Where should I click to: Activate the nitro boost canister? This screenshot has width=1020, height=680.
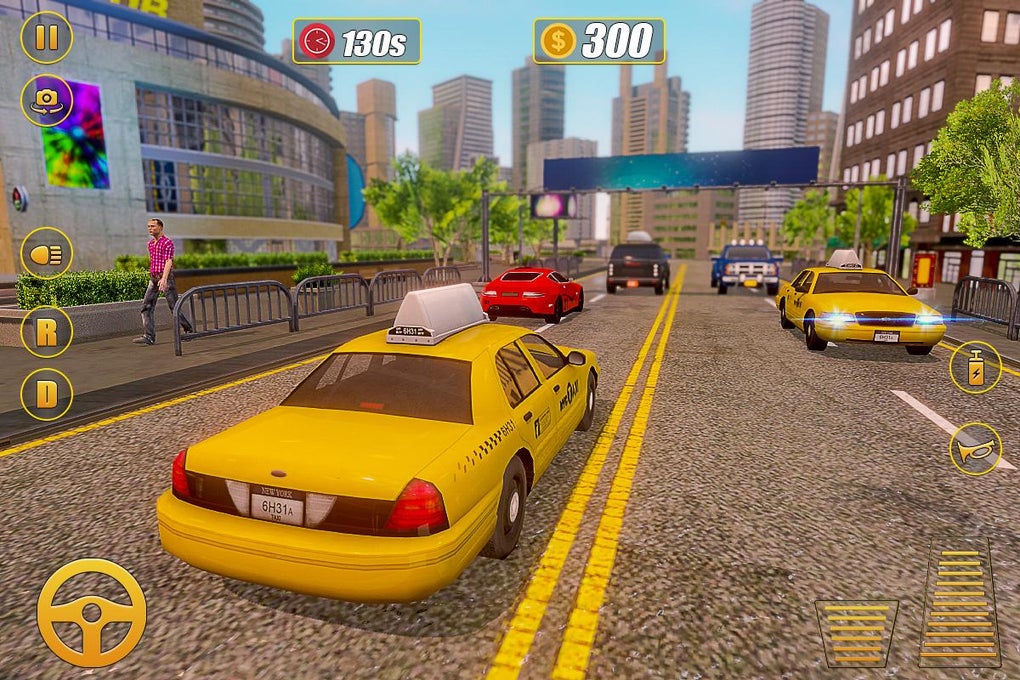point(975,367)
